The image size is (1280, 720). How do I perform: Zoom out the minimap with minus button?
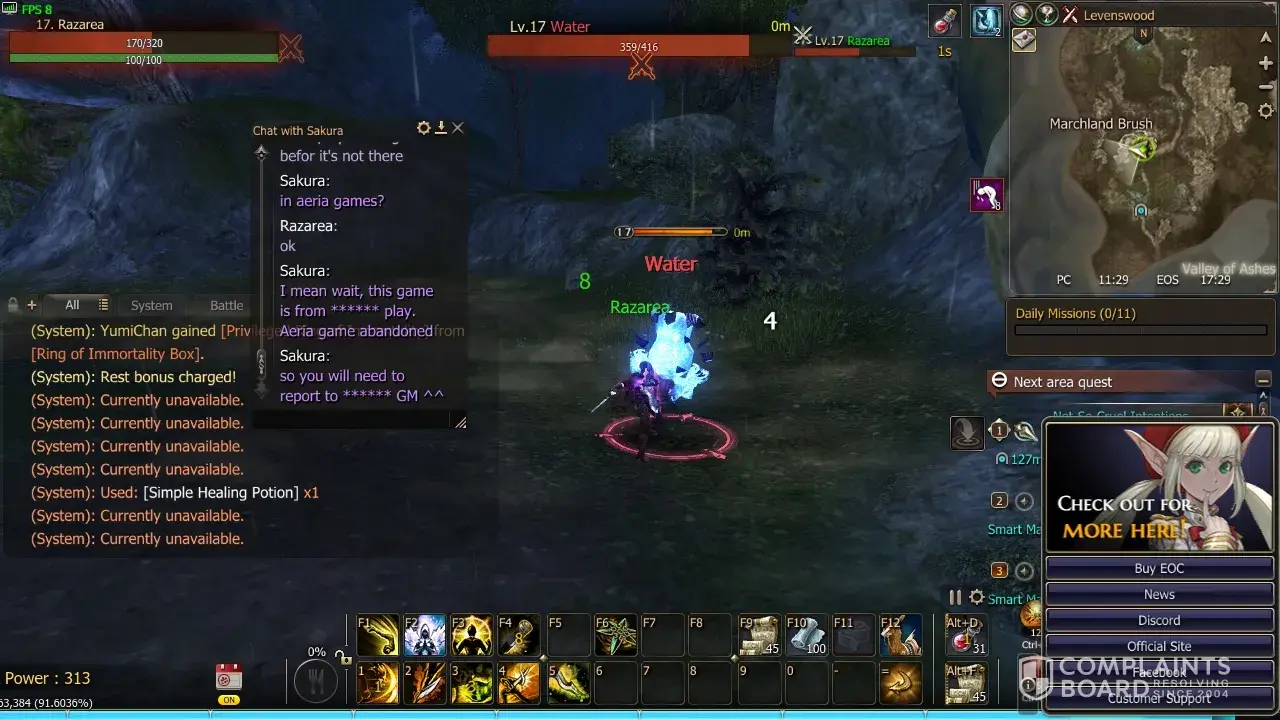pyautogui.click(x=1266, y=87)
